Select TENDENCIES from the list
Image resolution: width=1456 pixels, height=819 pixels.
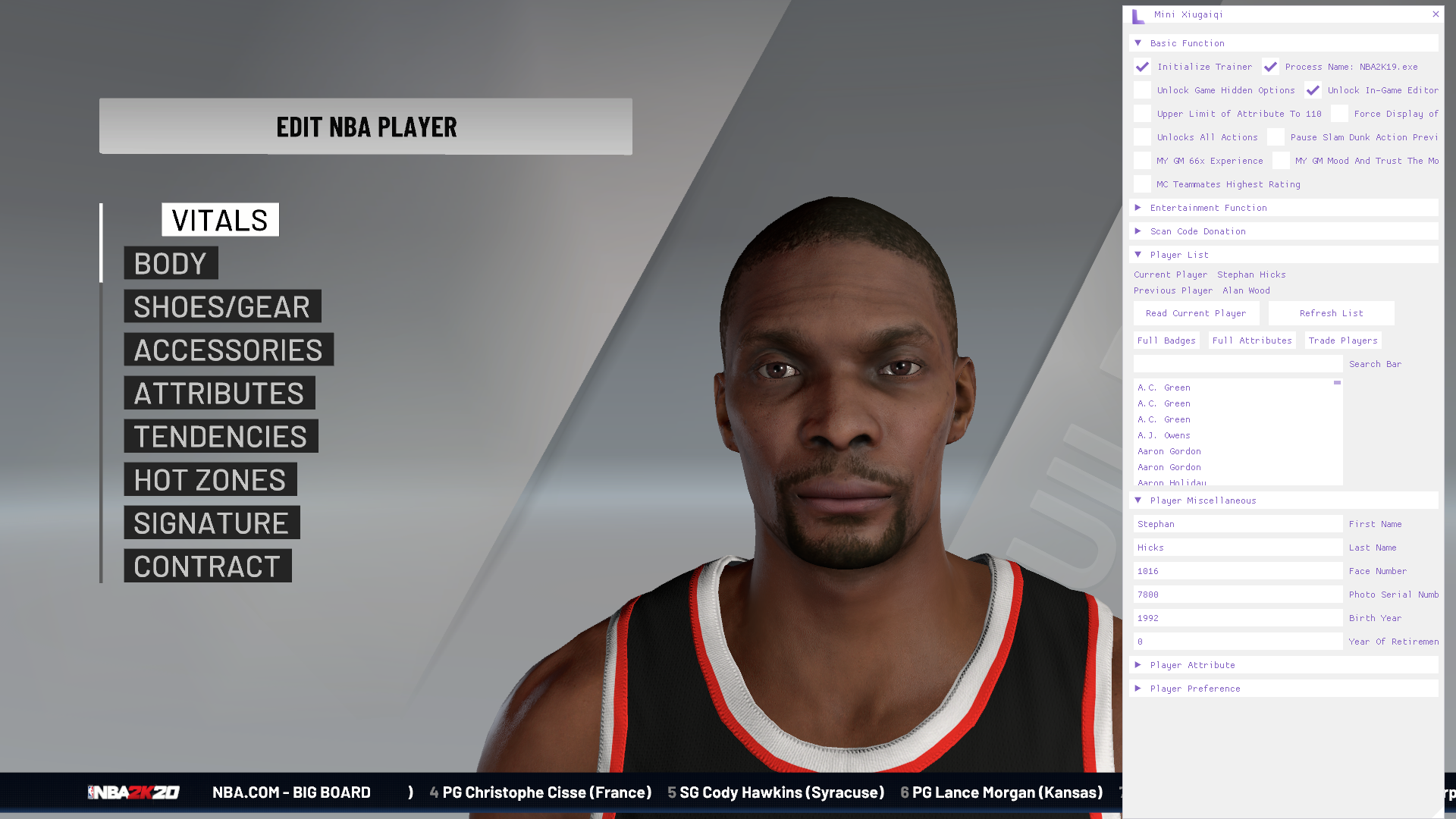pos(221,436)
